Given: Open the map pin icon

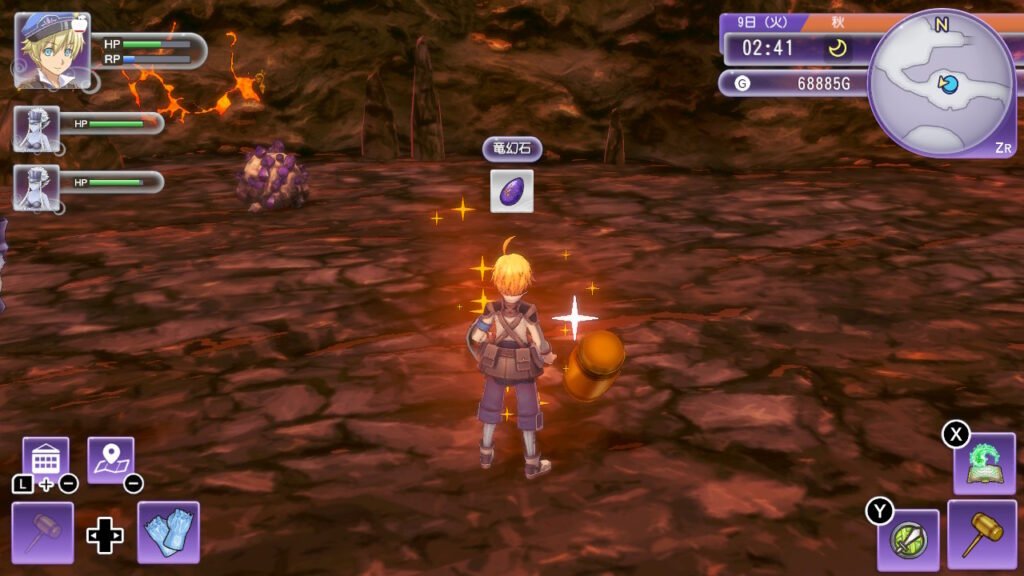Looking at the screenshot, I should pyautogui.click(x=110, y=459).
